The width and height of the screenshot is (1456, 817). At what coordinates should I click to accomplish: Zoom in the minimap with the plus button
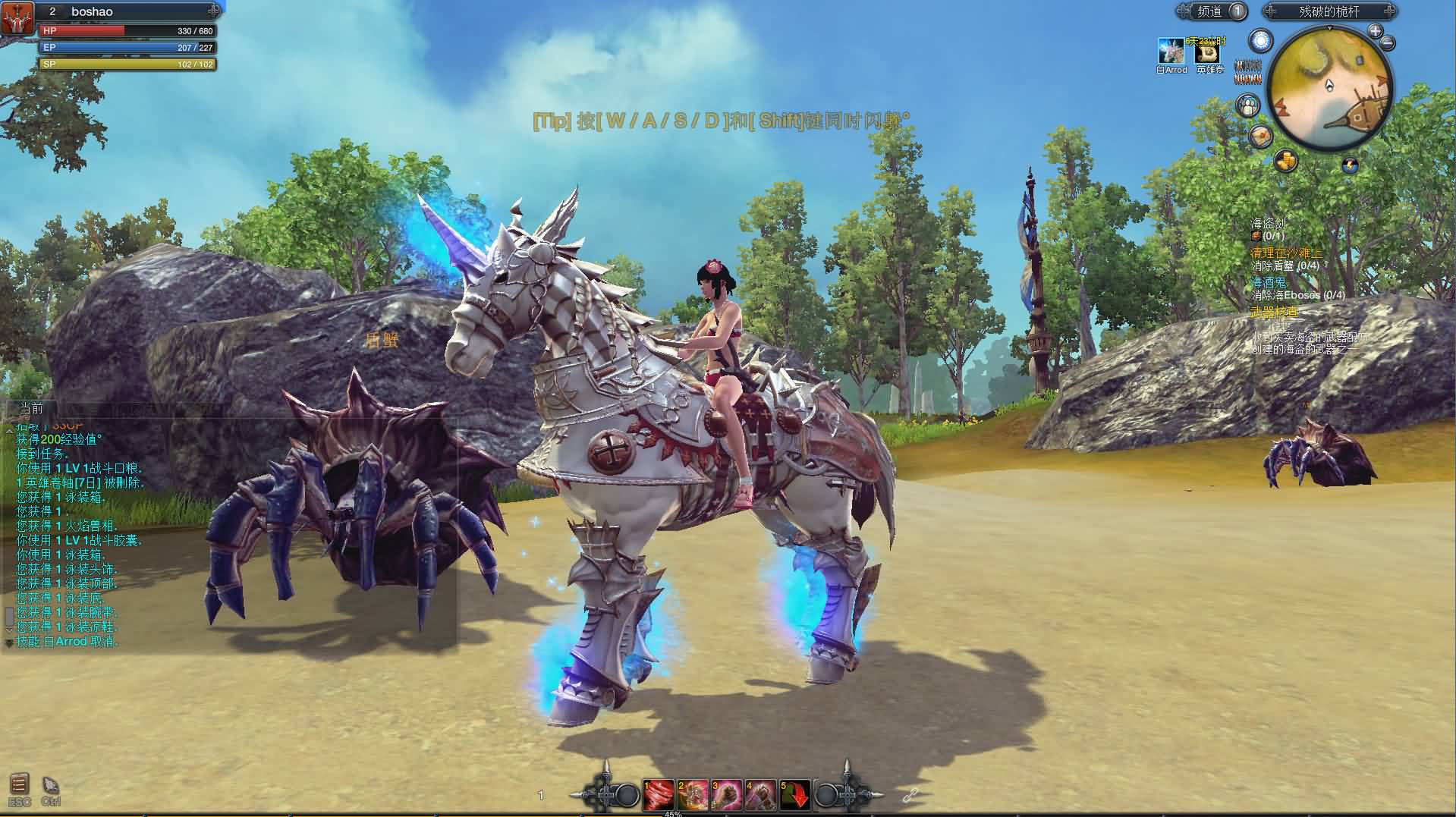click(x=1375, y=31)
